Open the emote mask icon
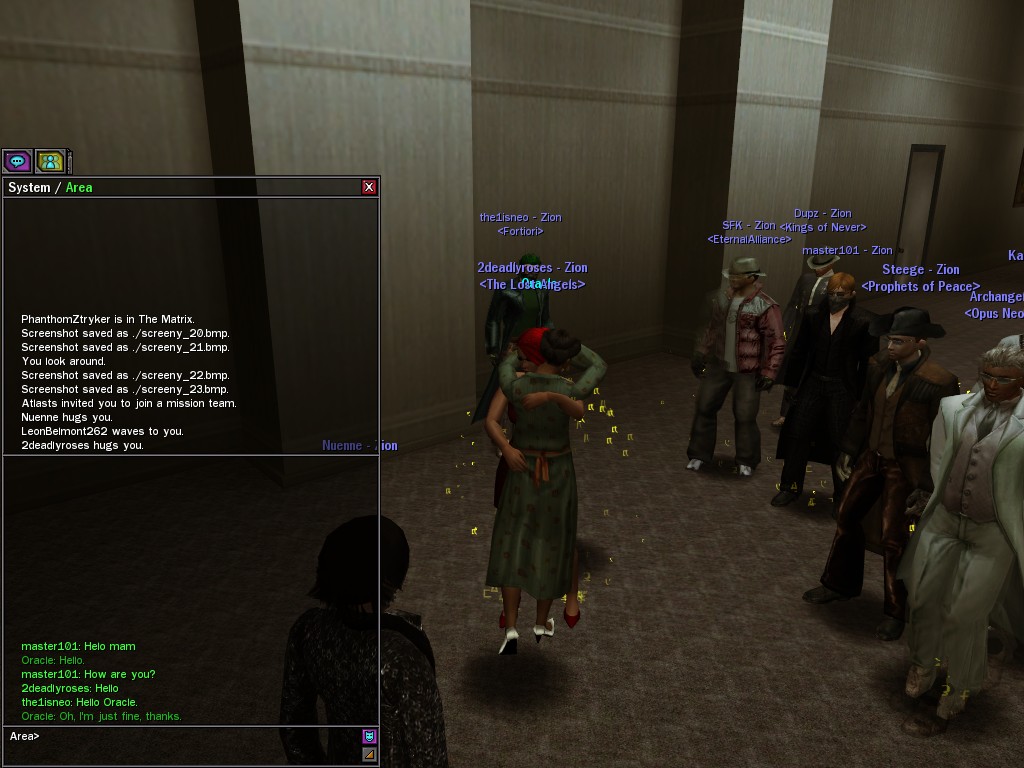Screen dimensions: 1024x768 pos(369,736)
